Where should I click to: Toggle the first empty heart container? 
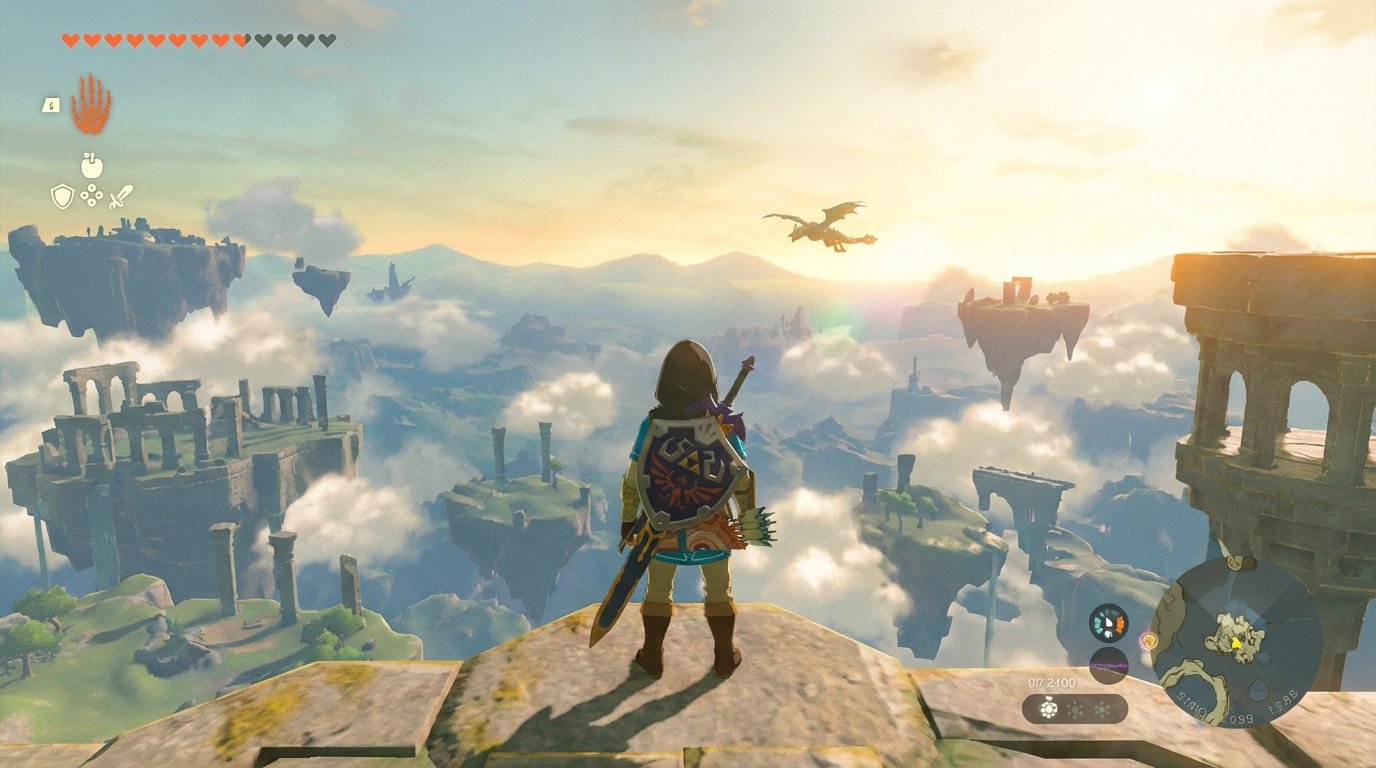(x=264, y=40)
